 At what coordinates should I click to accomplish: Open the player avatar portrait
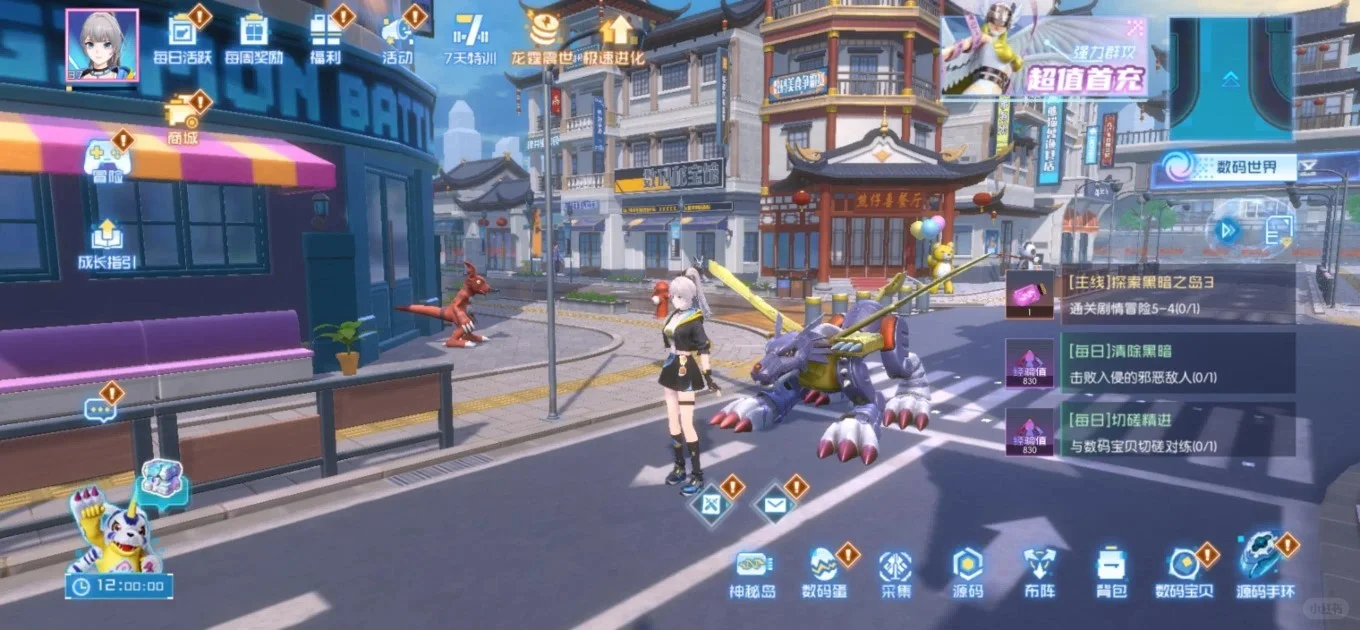(102, 45)
